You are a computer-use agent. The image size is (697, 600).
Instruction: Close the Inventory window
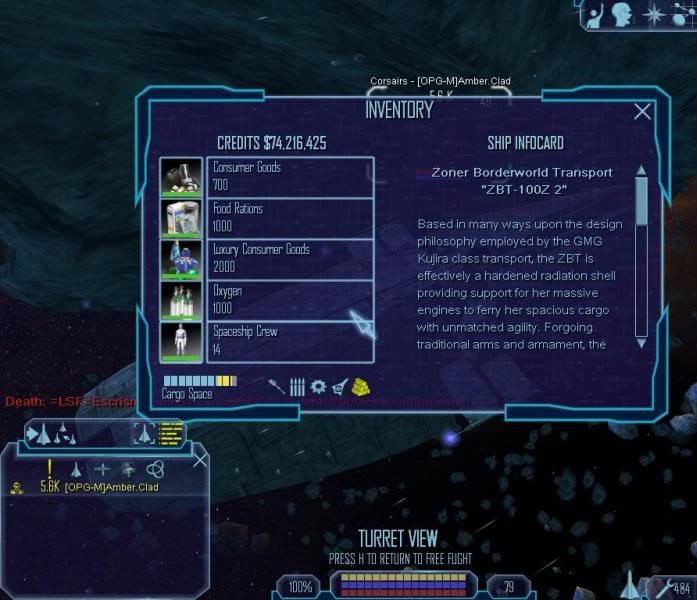[x=643, y=112]
